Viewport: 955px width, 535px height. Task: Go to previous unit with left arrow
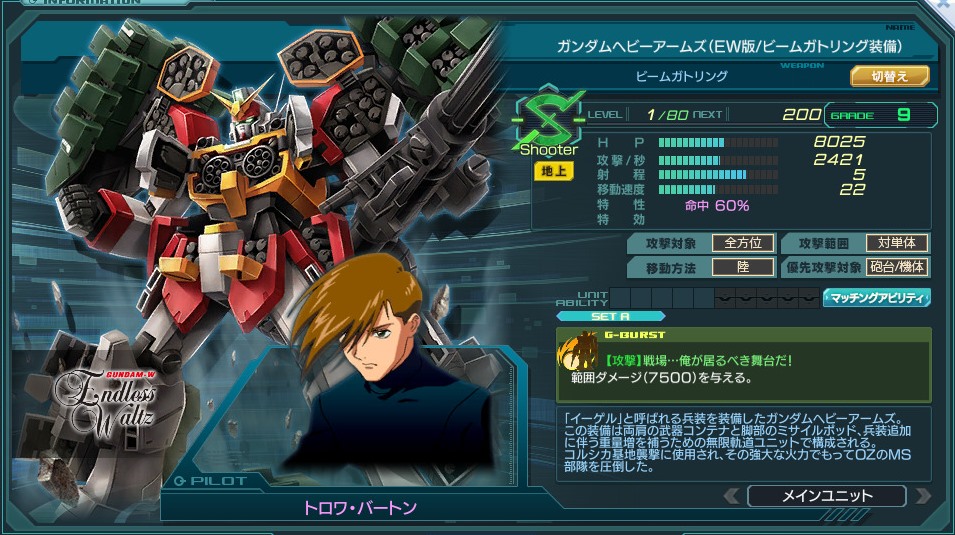pyautogui.click(x=733, y=496)
